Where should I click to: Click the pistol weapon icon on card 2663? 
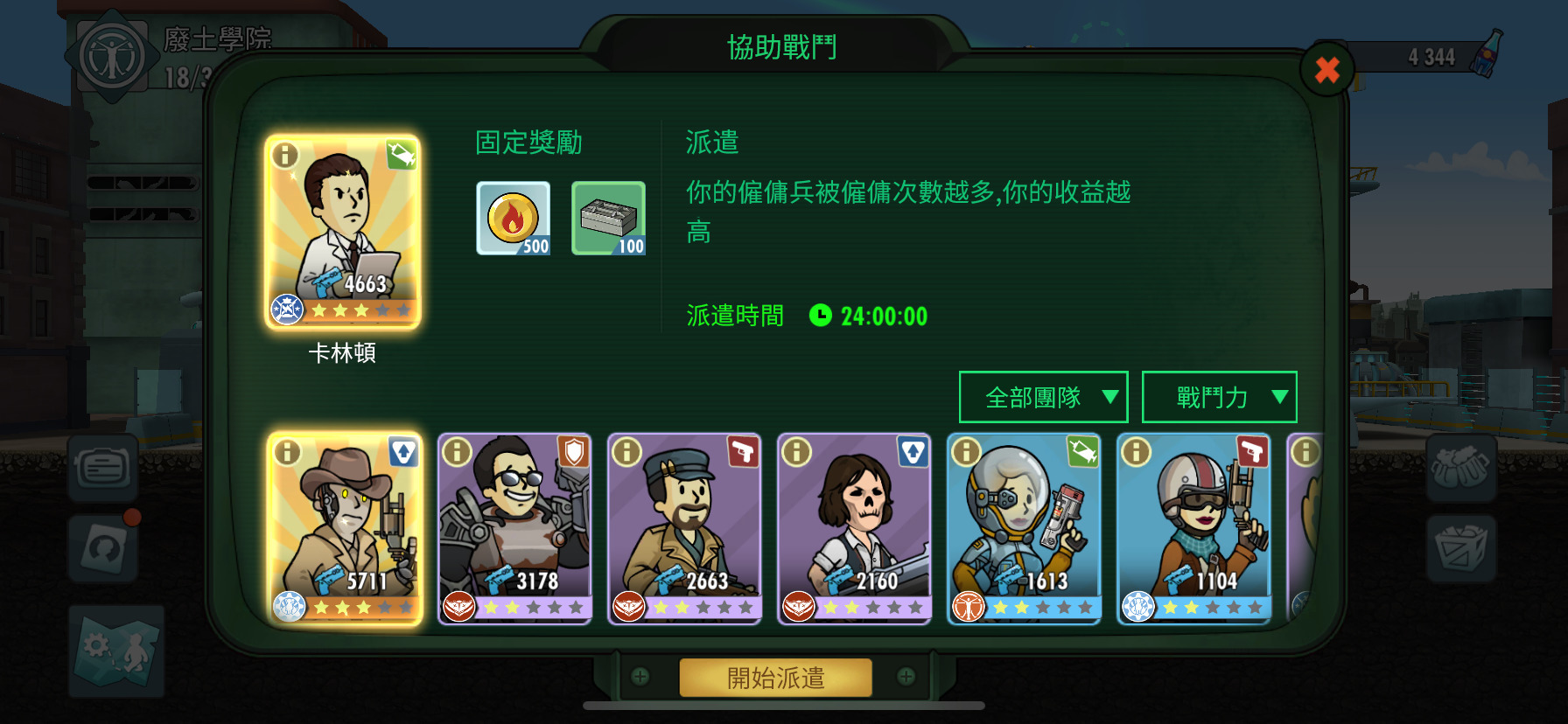[x=742, y=452]
